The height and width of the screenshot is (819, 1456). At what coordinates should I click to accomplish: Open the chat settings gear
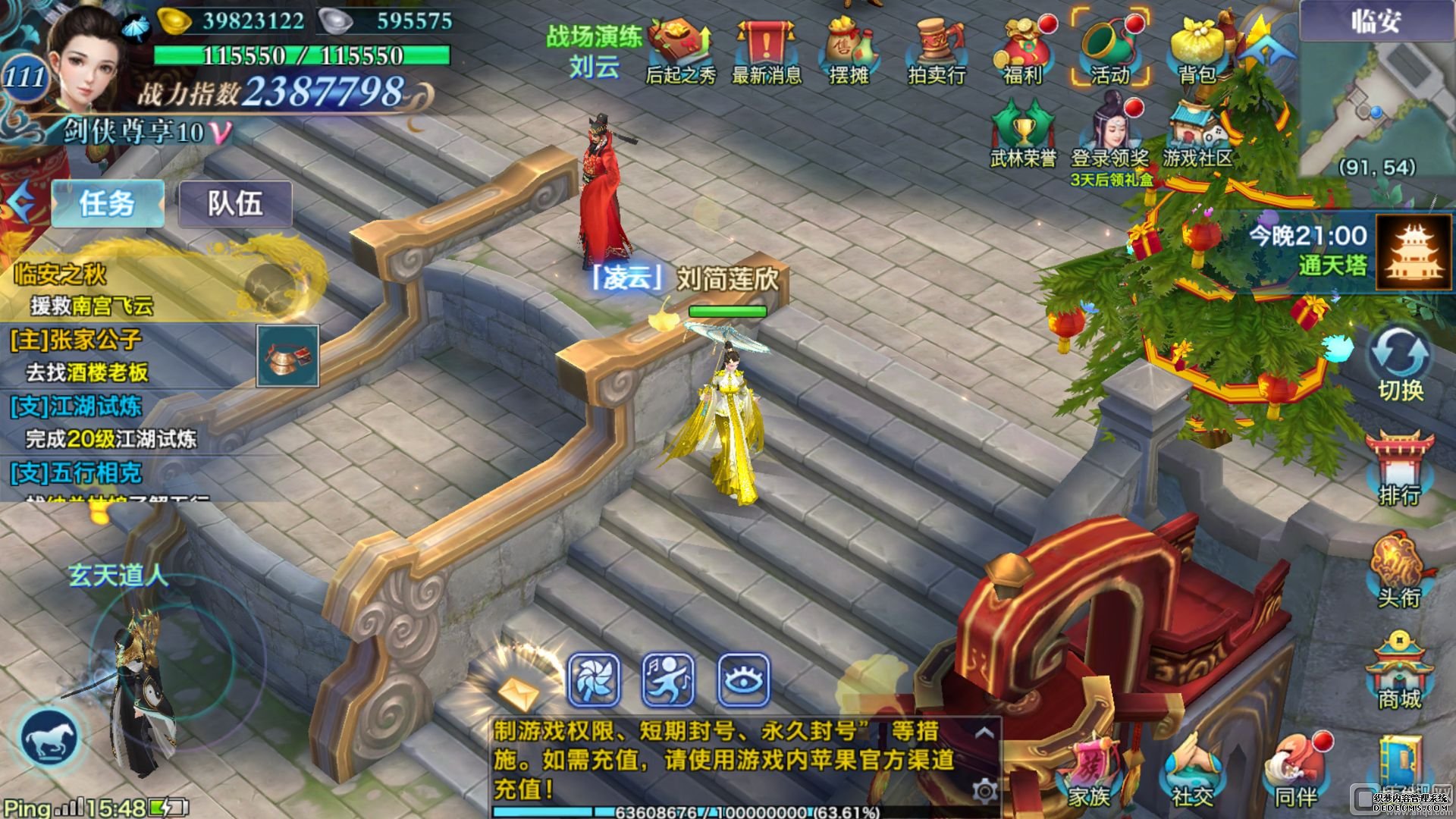pyautogui.click(x=984, y=792)
